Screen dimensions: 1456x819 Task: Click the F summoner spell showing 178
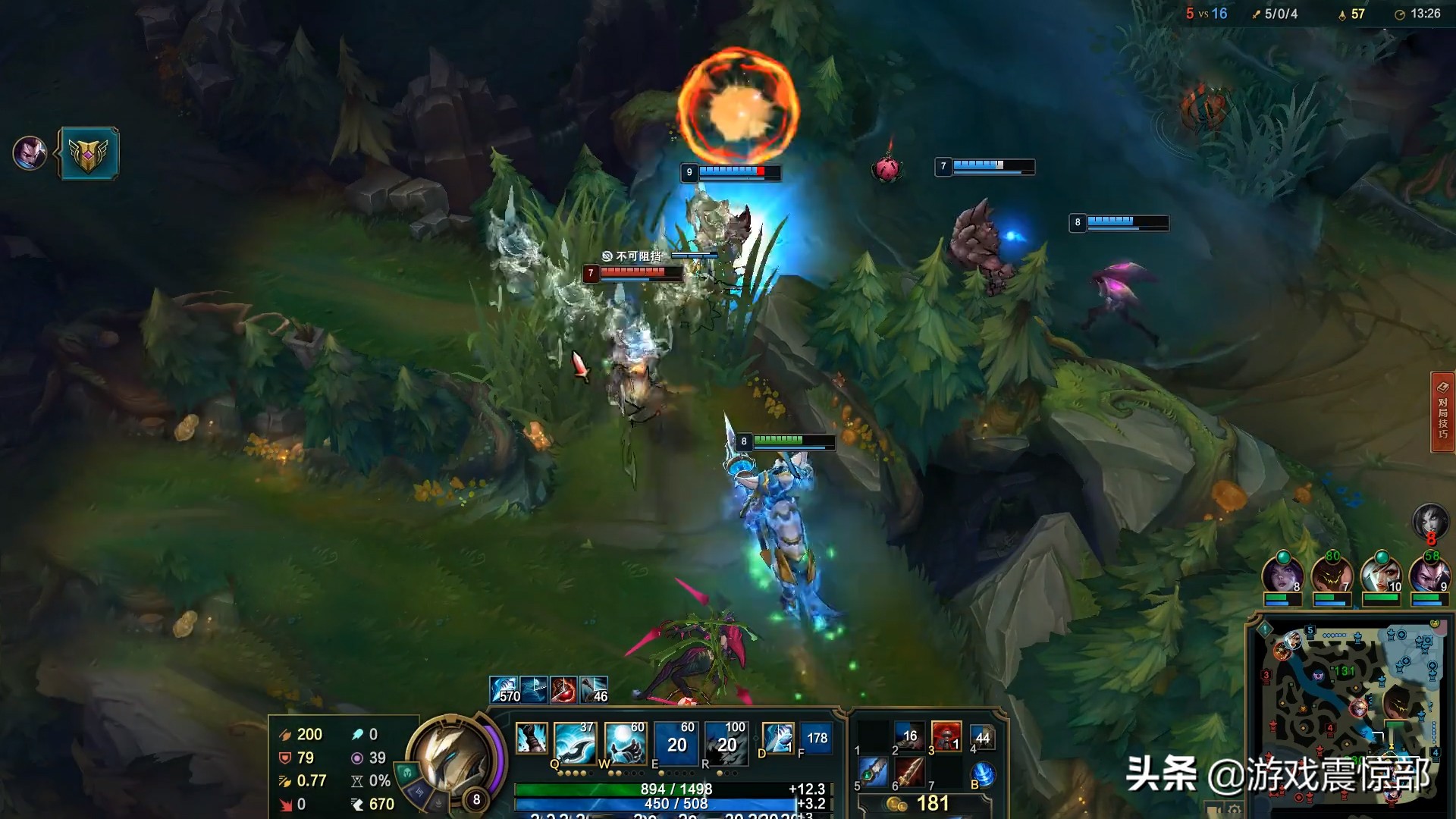coord(817,737)
